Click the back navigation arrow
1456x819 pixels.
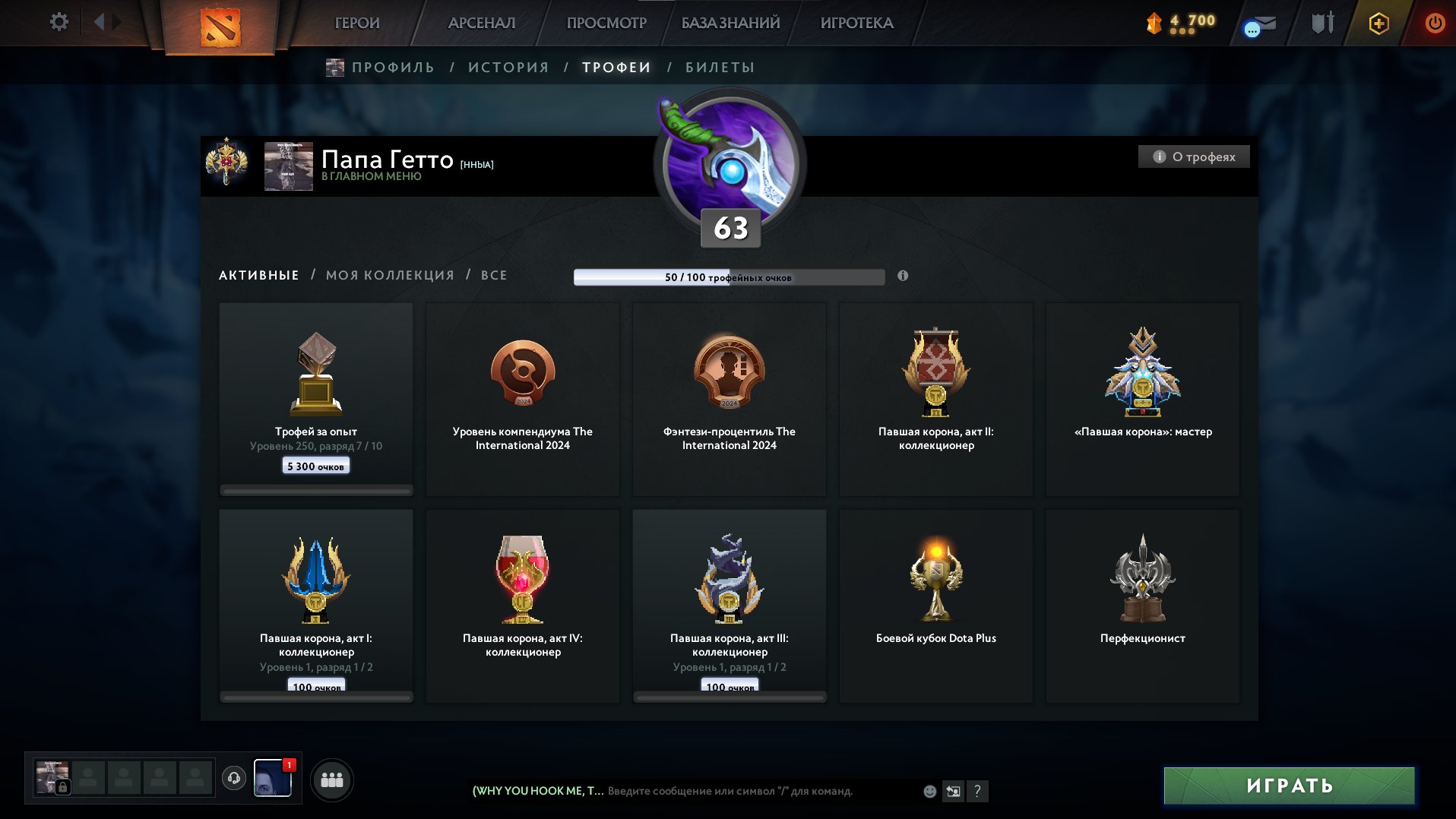(x=100, y=21)
